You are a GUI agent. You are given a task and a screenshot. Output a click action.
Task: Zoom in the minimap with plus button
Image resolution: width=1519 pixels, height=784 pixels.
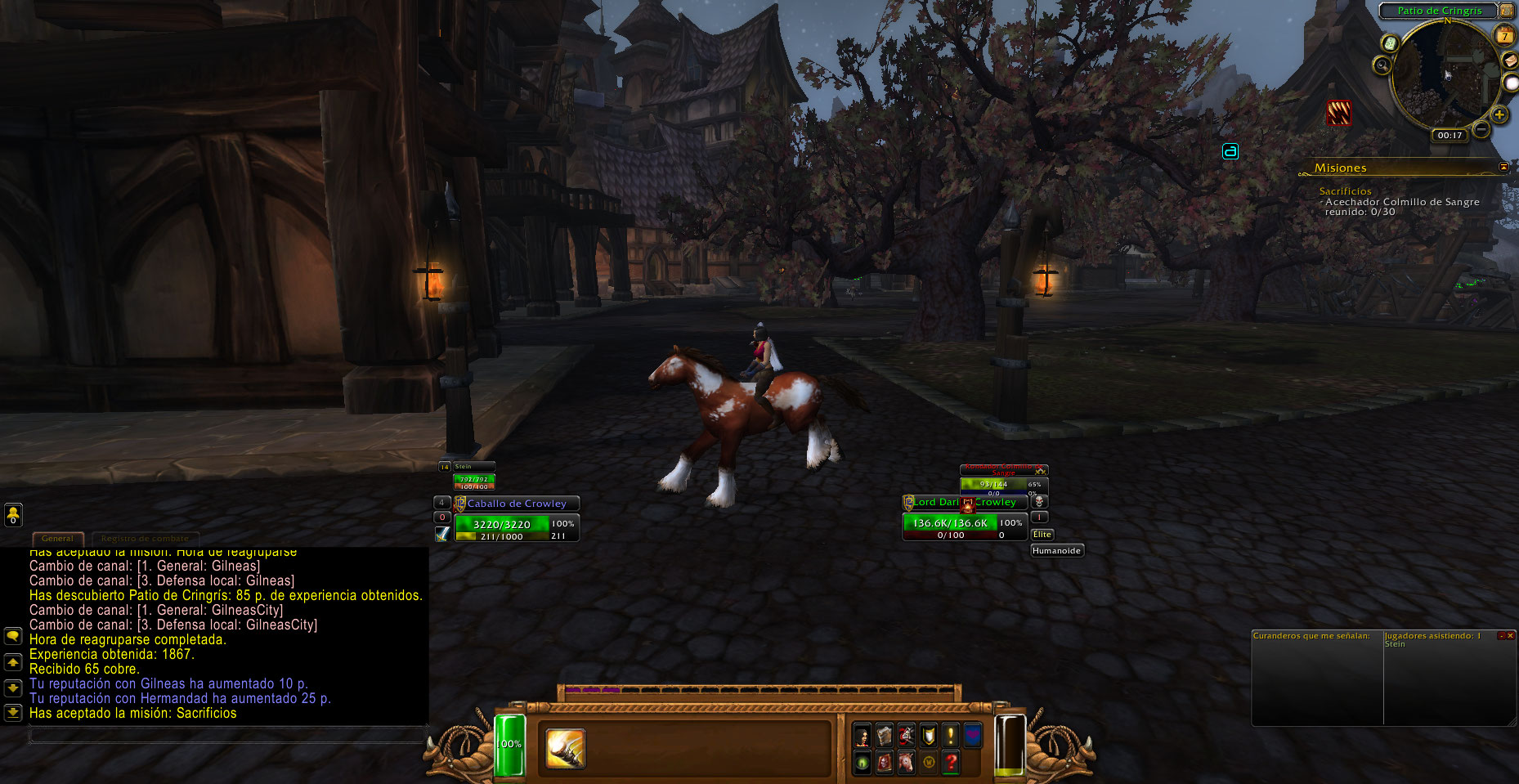1499,114
